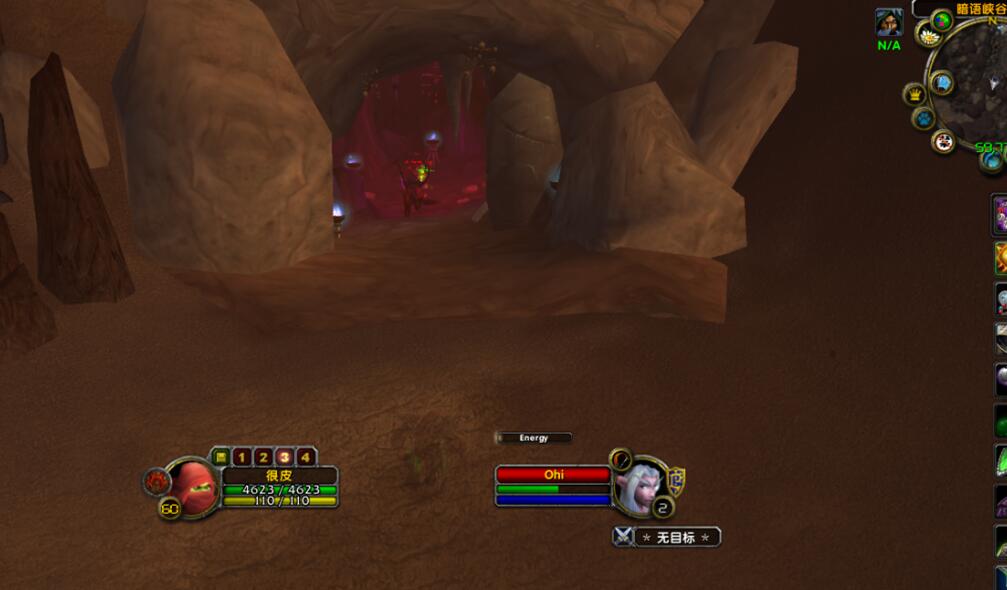Select the highlighted number 3 button
The image size is (1007, 590).
284,457
